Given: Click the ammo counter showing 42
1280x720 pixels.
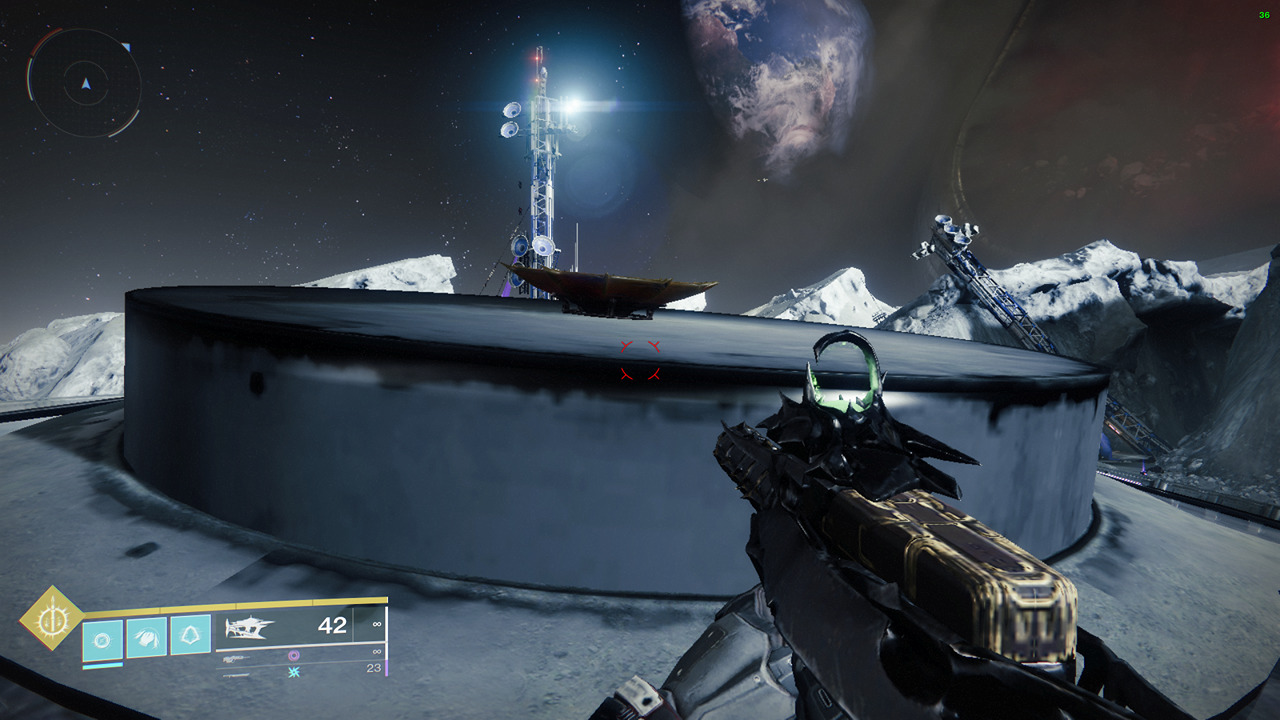Looking at the screenshot, I should coord(333,627).
